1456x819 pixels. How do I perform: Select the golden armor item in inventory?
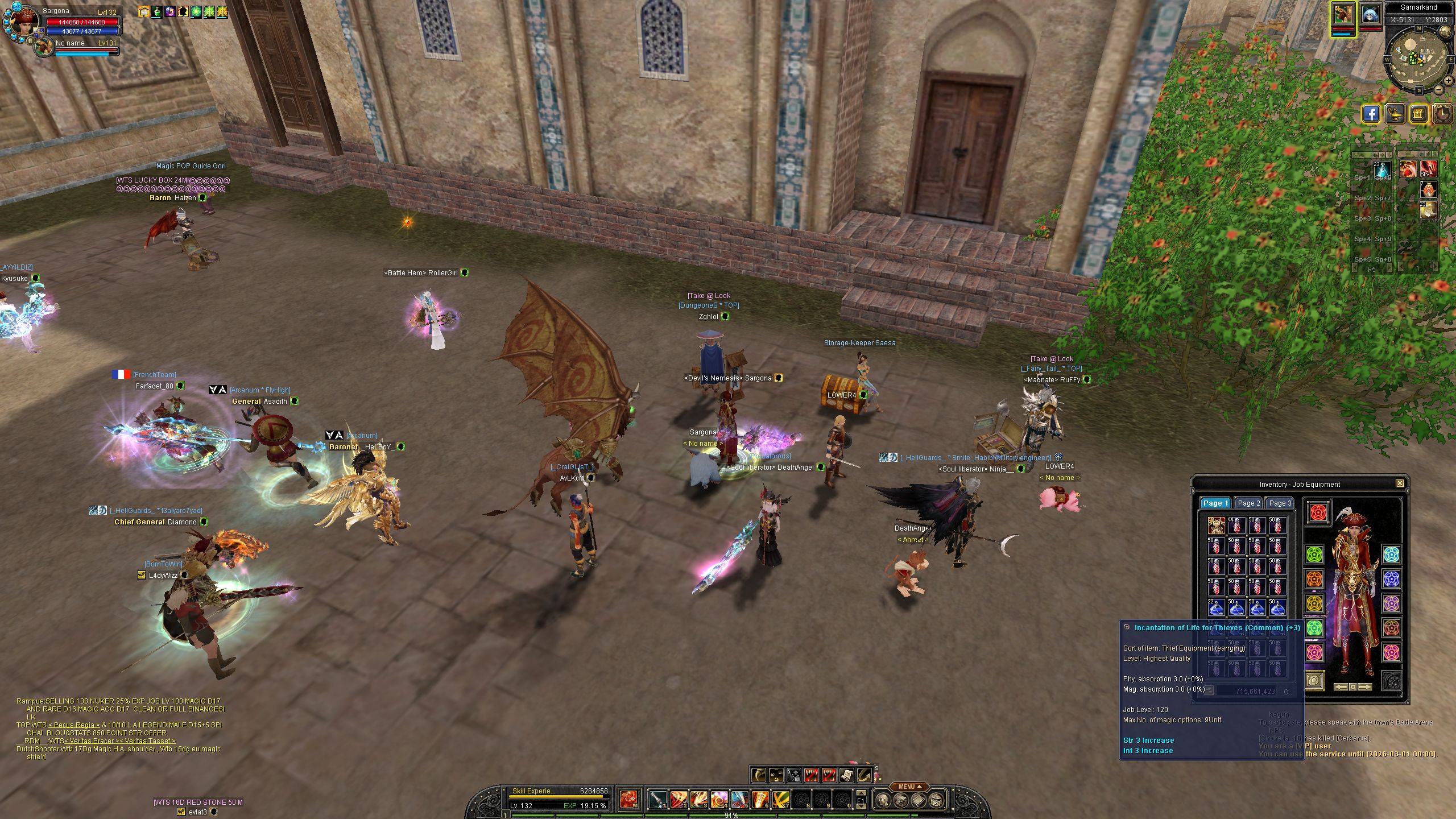coord(1216,526)
